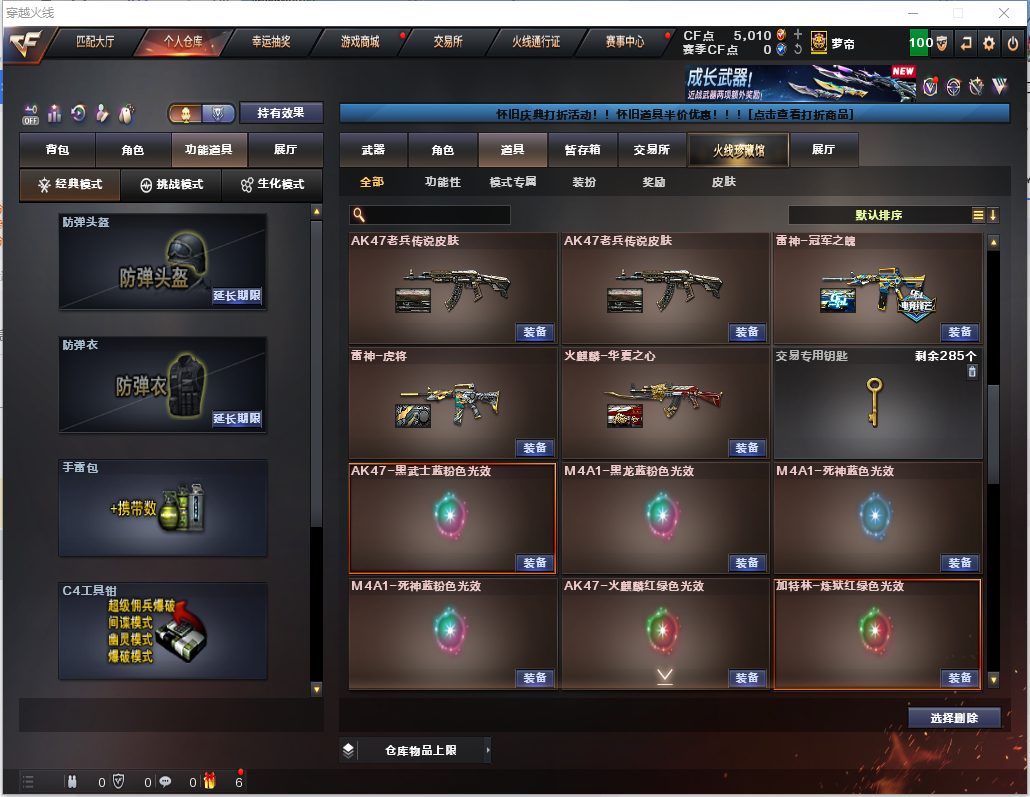Screen dimensions: 1030x797
Task: Open the 交易所 top menu
Action: [x=448, y=42]
